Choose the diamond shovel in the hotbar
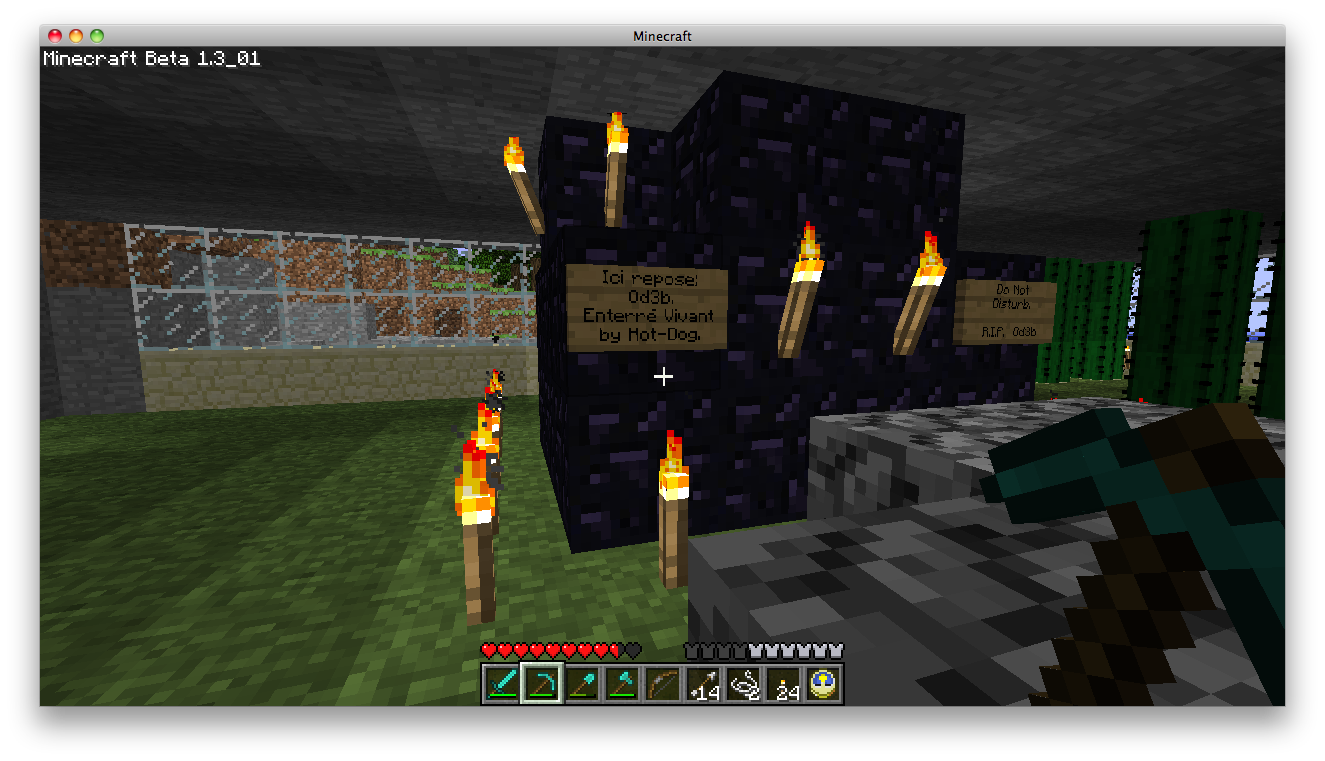Viewport: 1325px width, 761px height. [x=581, y=684]
